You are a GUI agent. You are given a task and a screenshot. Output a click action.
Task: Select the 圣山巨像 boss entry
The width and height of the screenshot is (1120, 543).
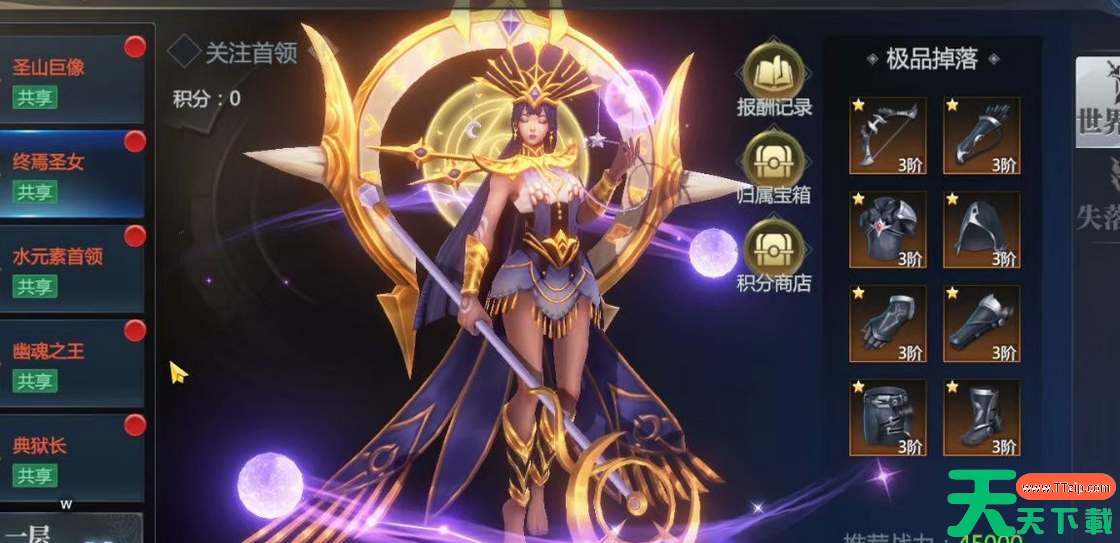pyautogui.click(x=72, y=80)
